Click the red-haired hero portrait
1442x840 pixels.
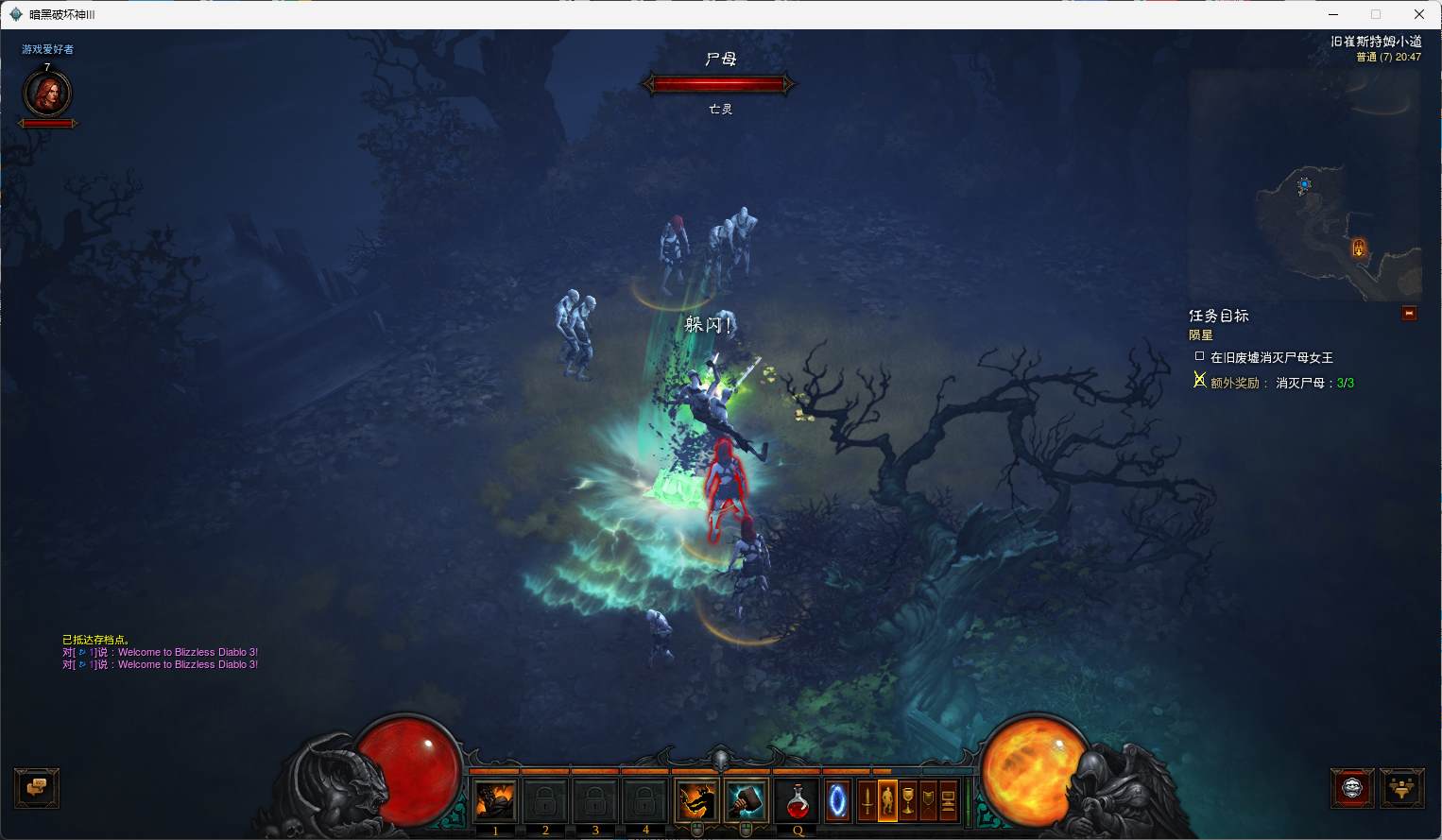click(47, 94)
